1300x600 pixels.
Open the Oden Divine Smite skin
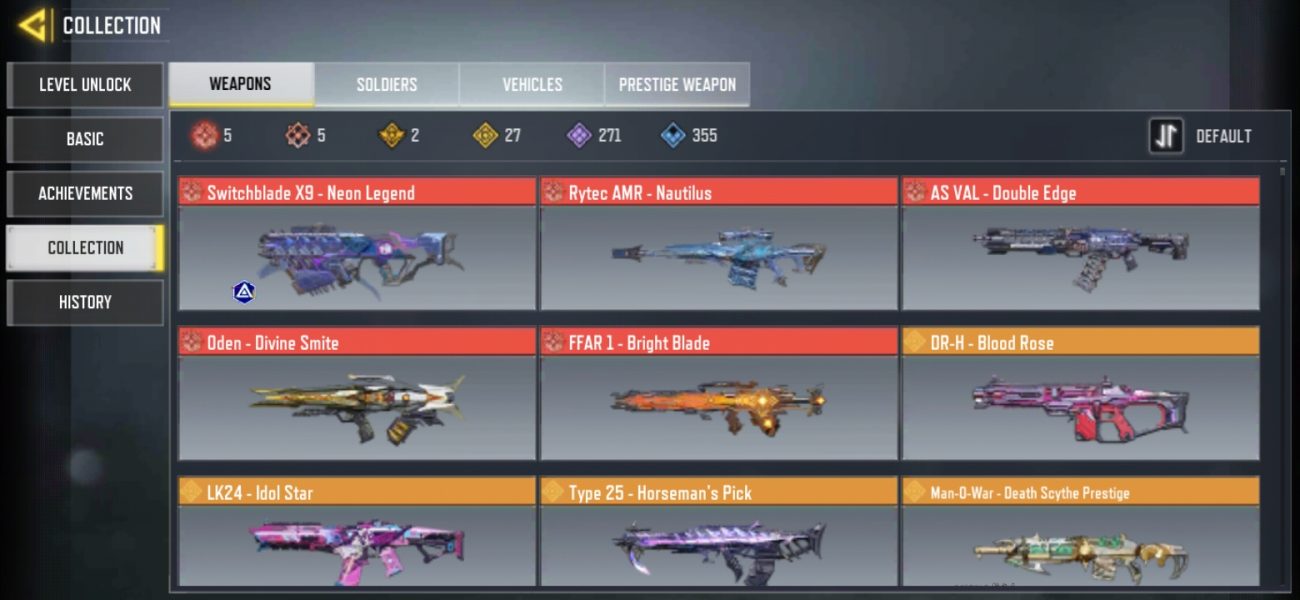357,395
